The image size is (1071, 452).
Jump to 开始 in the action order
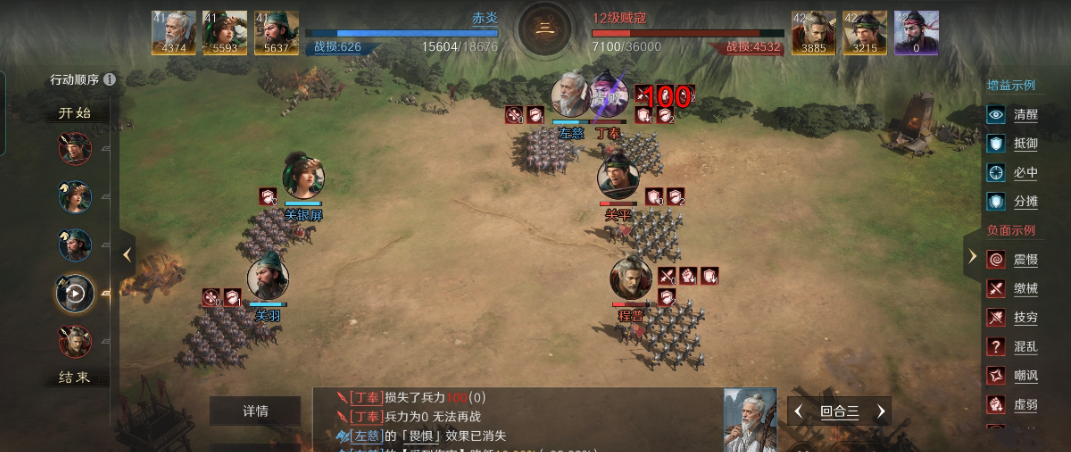pyautogui.click(x=73, y=113)
